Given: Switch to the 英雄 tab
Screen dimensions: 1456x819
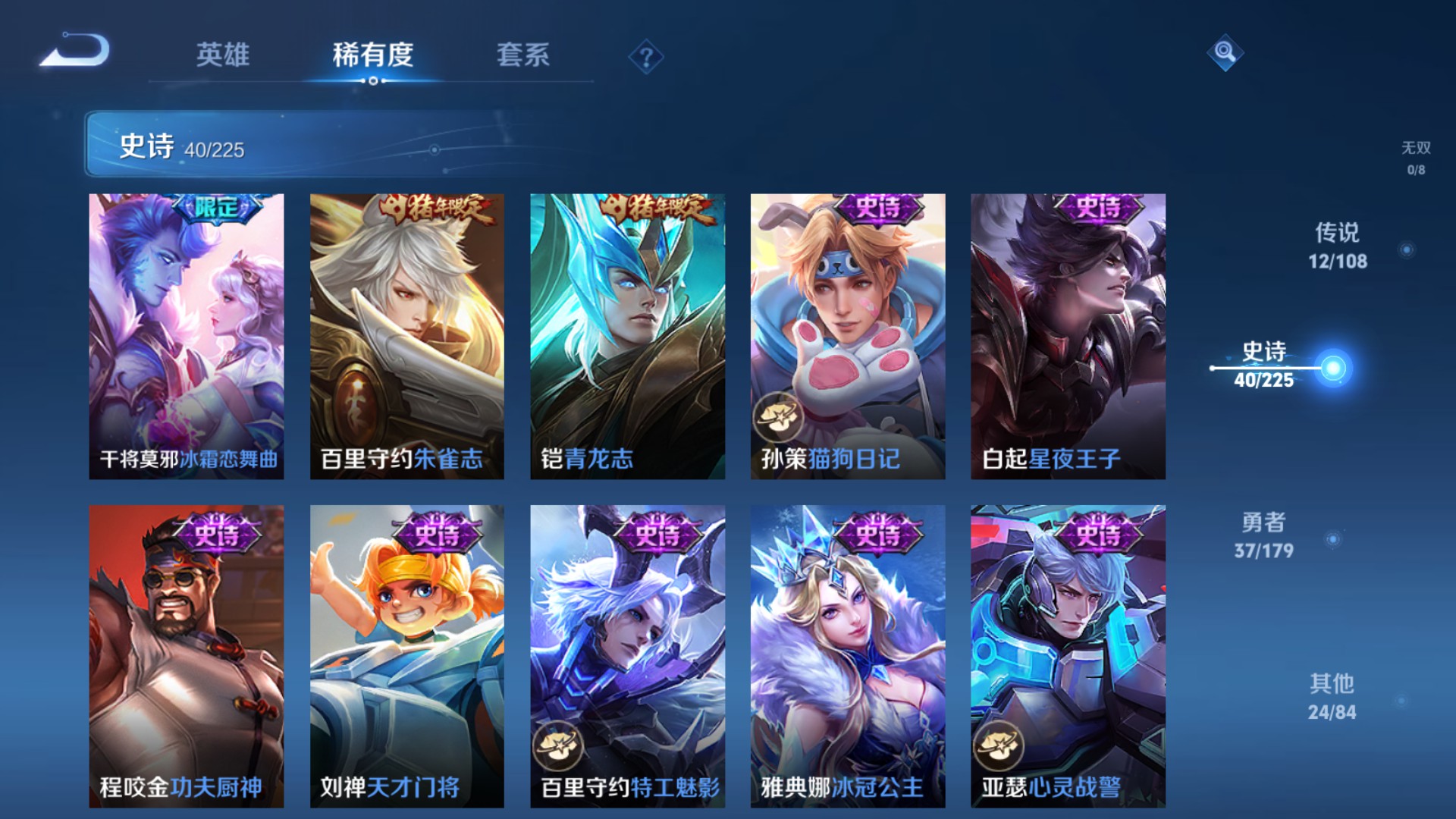Looking at the screenshot, I should [222, 55].
